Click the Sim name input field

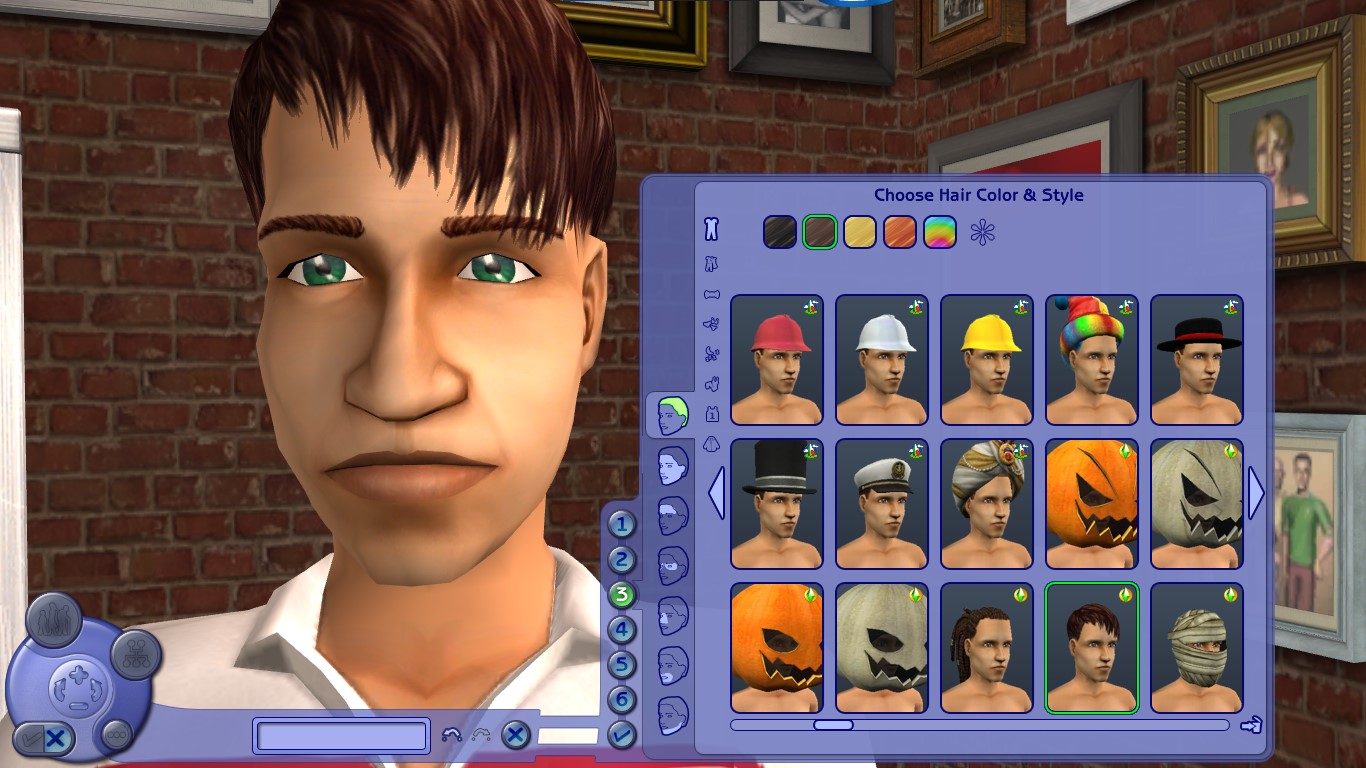[x=340, y=735]
